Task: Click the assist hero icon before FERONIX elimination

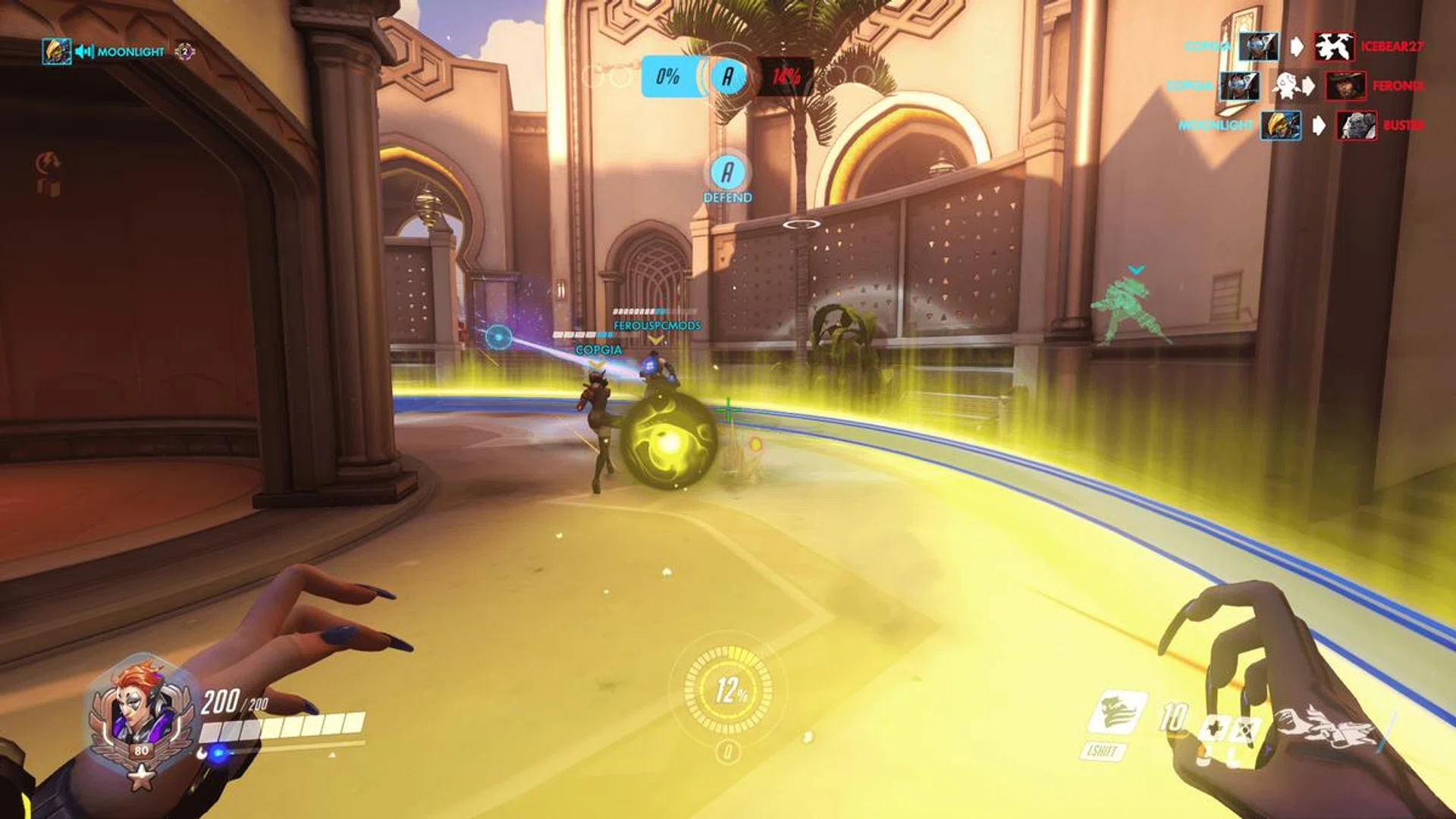Action: pos(1288,86)
